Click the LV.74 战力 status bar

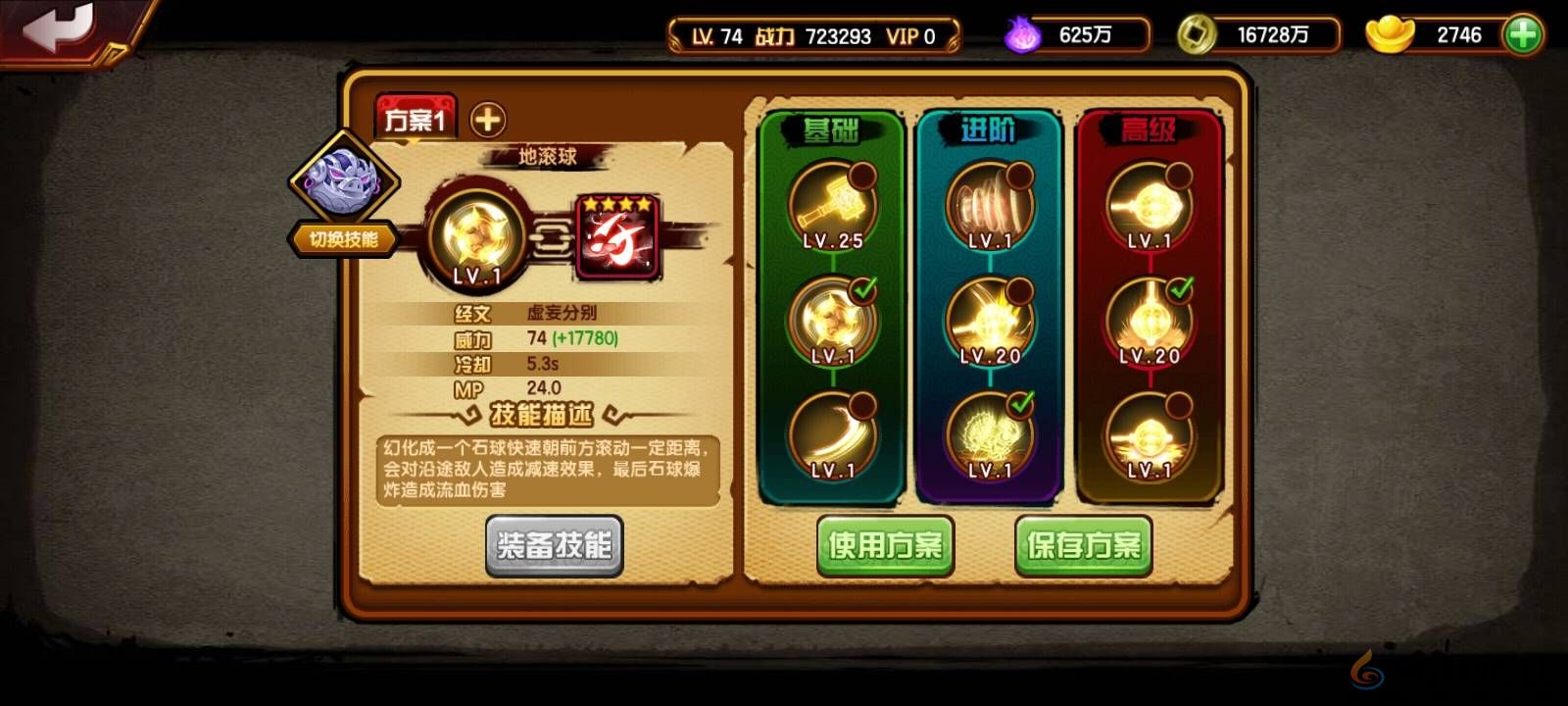tap(813, 35)
